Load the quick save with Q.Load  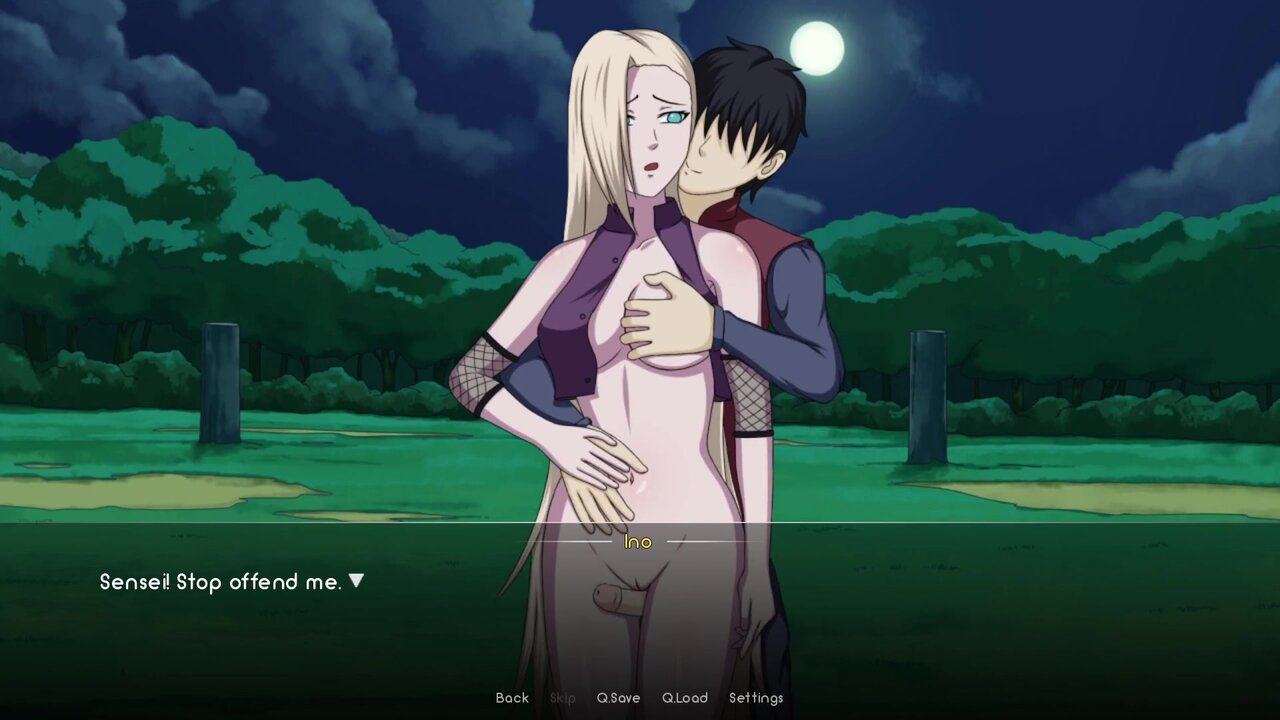[685, 698]
